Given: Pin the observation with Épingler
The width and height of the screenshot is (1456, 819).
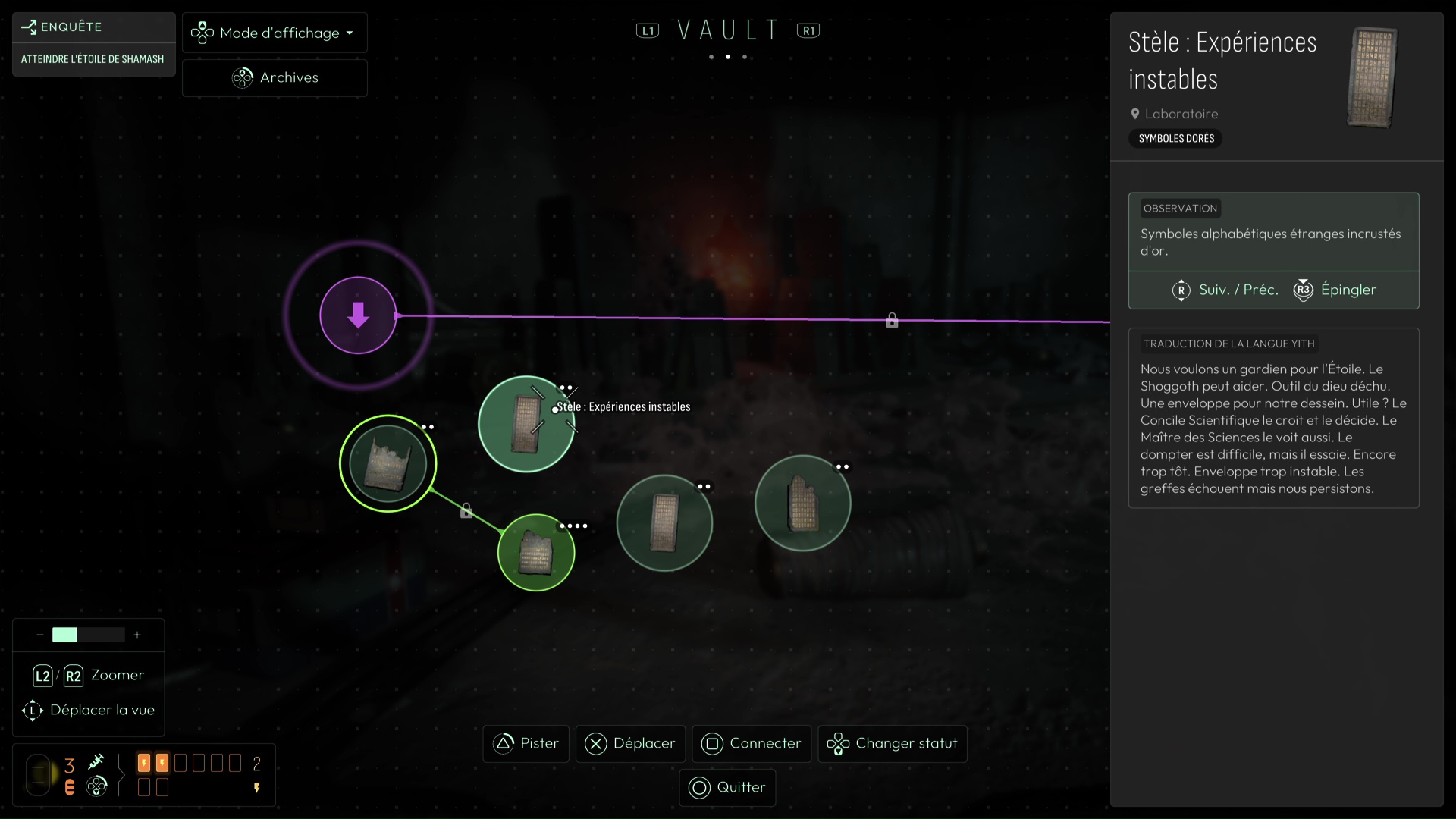Looking at the screenshot, I should 1335,290.
